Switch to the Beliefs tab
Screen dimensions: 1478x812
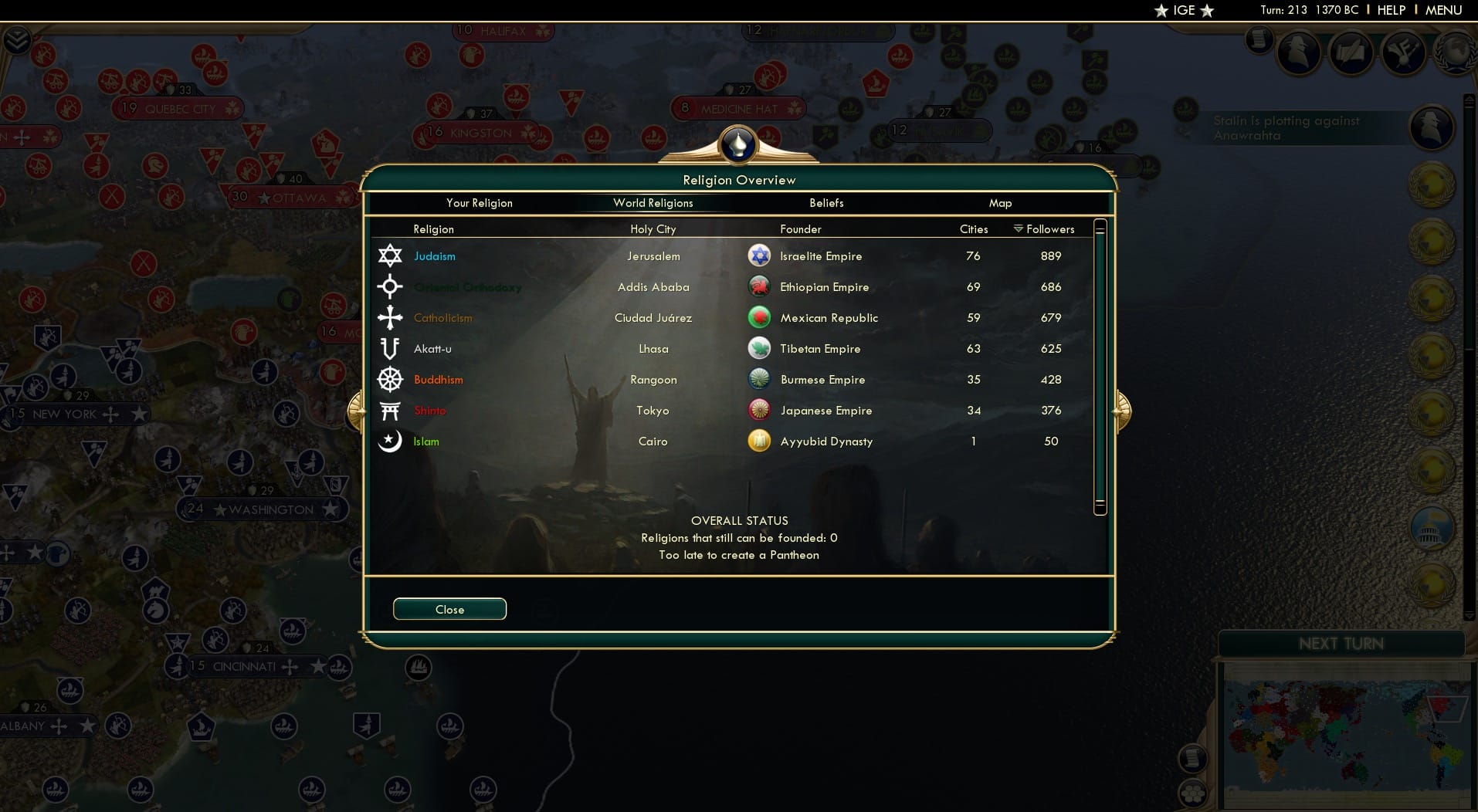(x=825, y=203)
